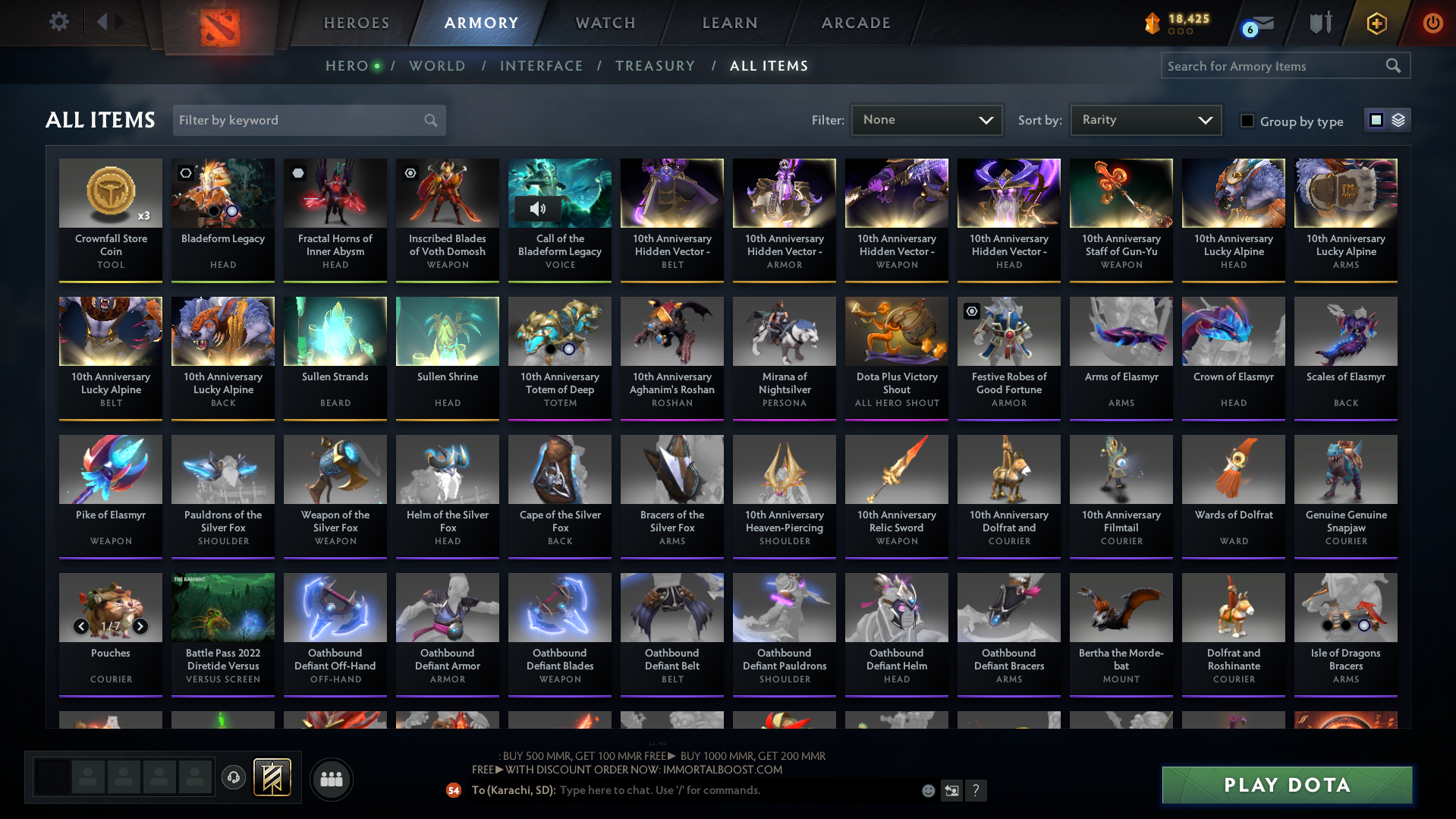Open the armor and sword equipment icon
This screenshot has height=819, width=1456.
[1319, 22]
